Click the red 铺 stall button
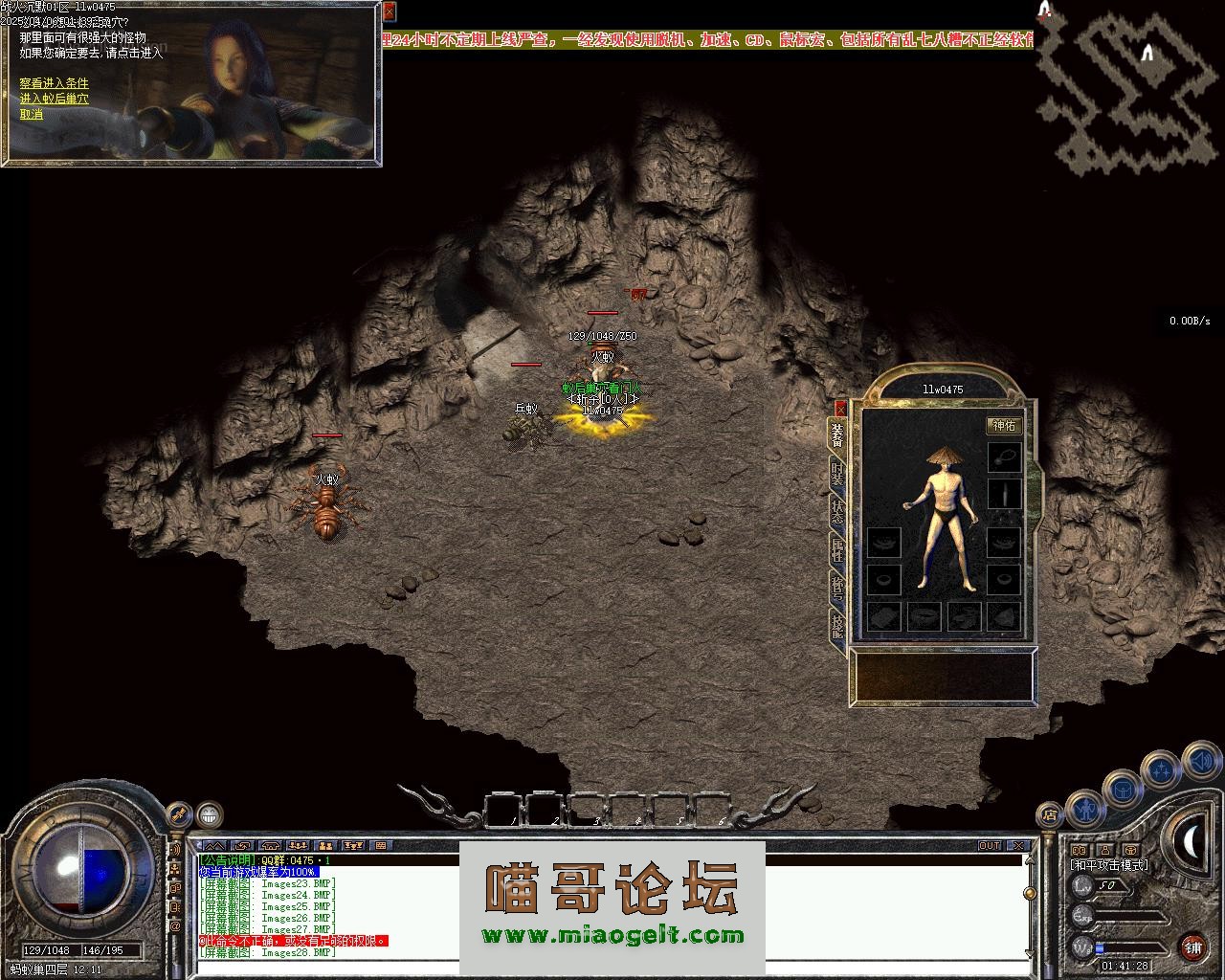Image resolution: width=1225 pixels, height=980 pixels. pyautogui.click(x=1192, y=947)
